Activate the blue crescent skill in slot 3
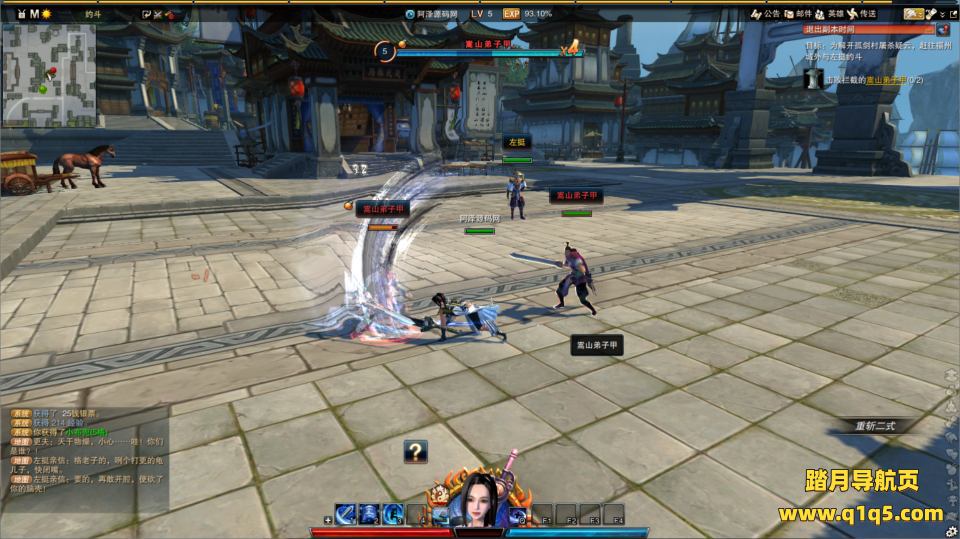Screen dimensions: 960x539 (393, 515)
